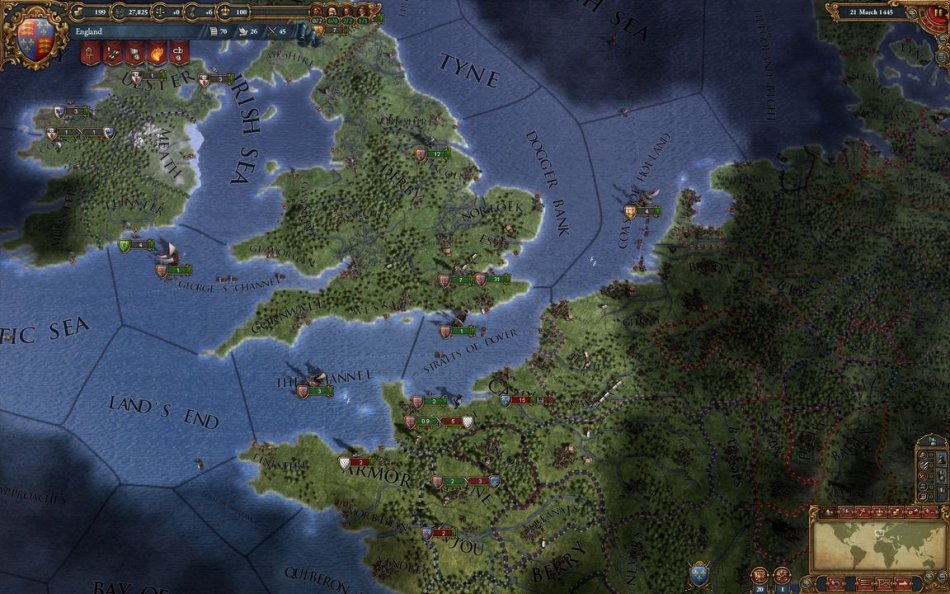This screenshot has width=950, height=594.
Task: Select the French army with 15 regiments
Action: (x=522, y=400)
